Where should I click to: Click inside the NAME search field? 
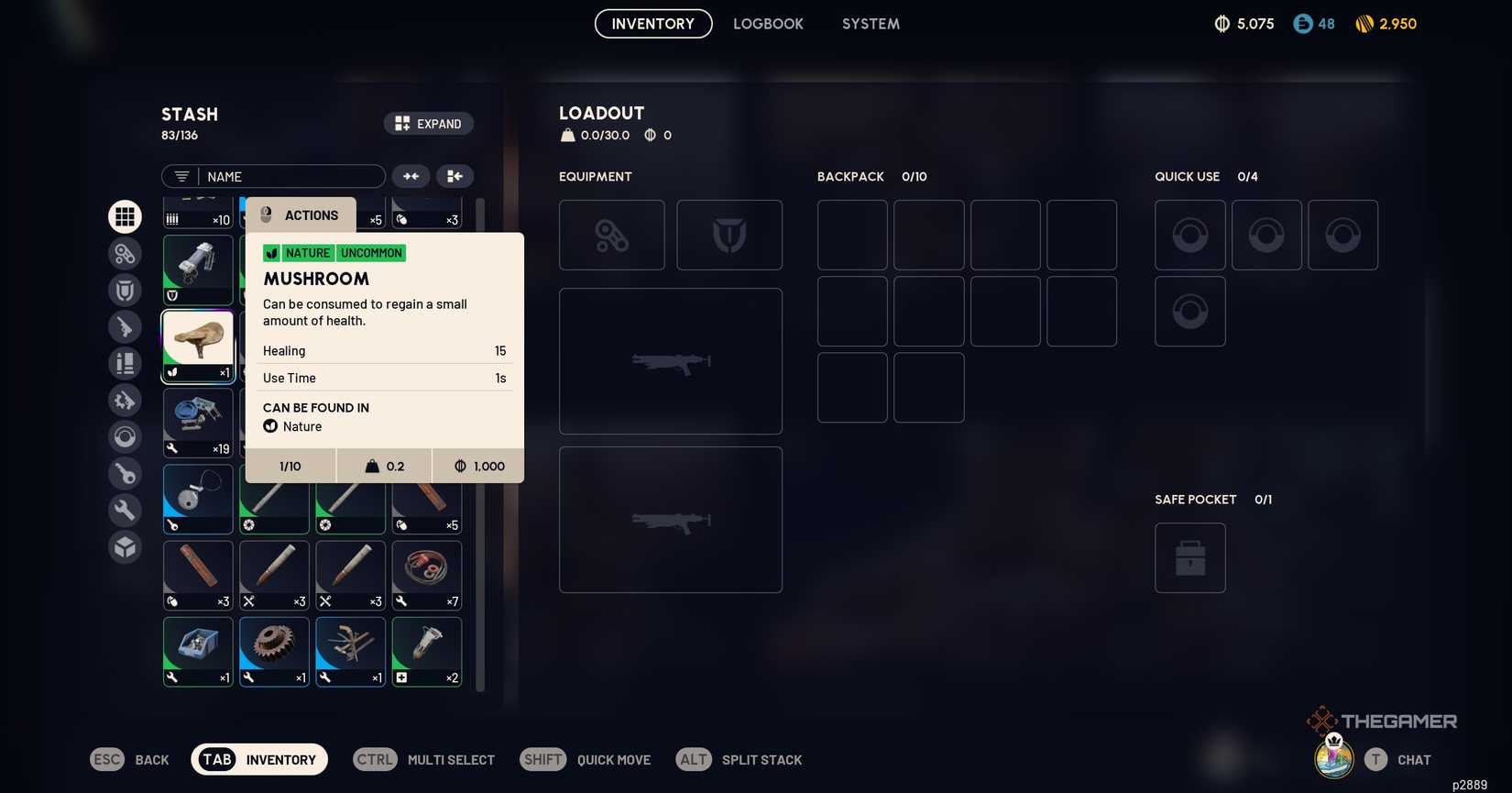pos(284,176)
